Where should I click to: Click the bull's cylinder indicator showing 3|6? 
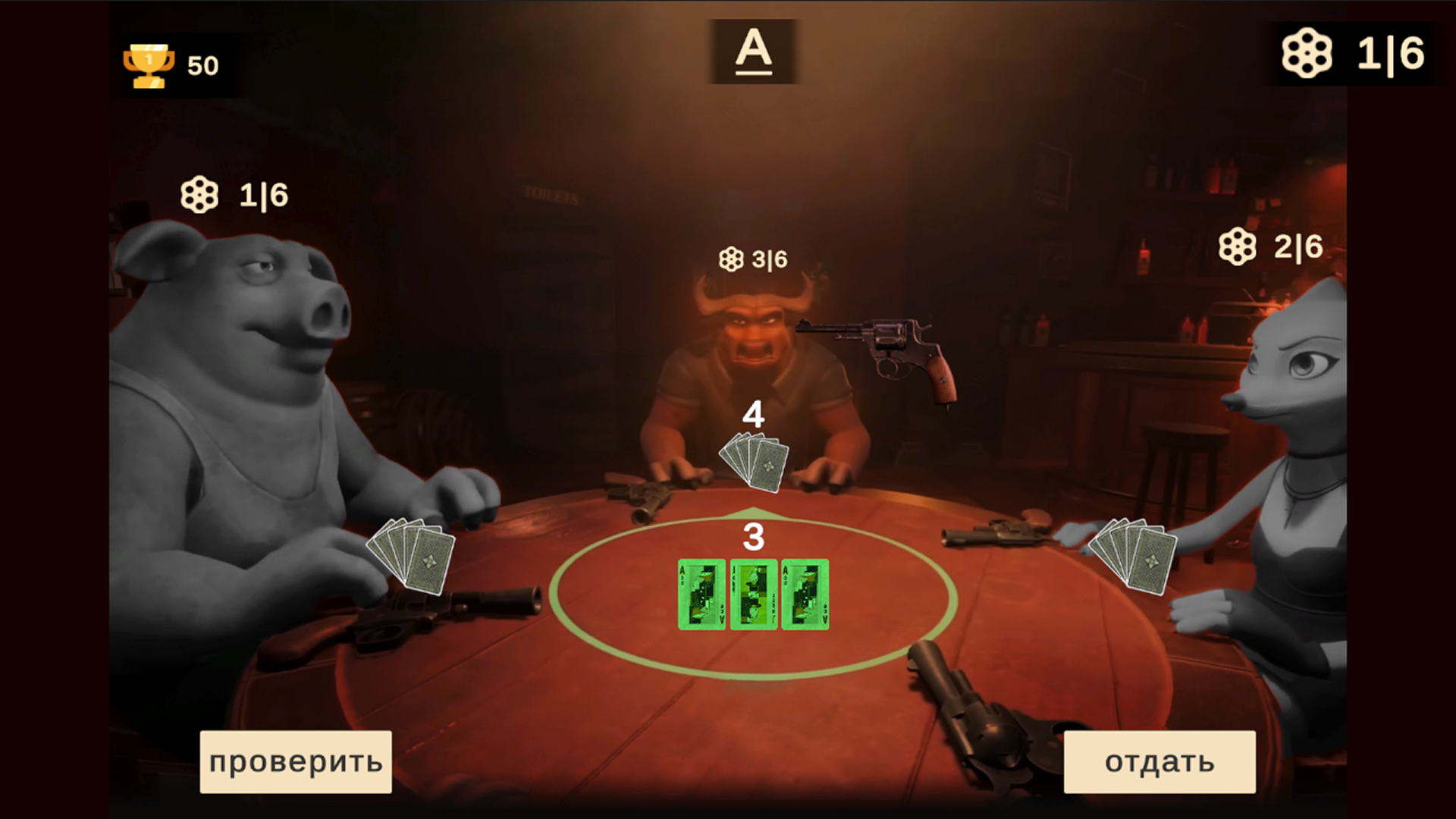753,259
